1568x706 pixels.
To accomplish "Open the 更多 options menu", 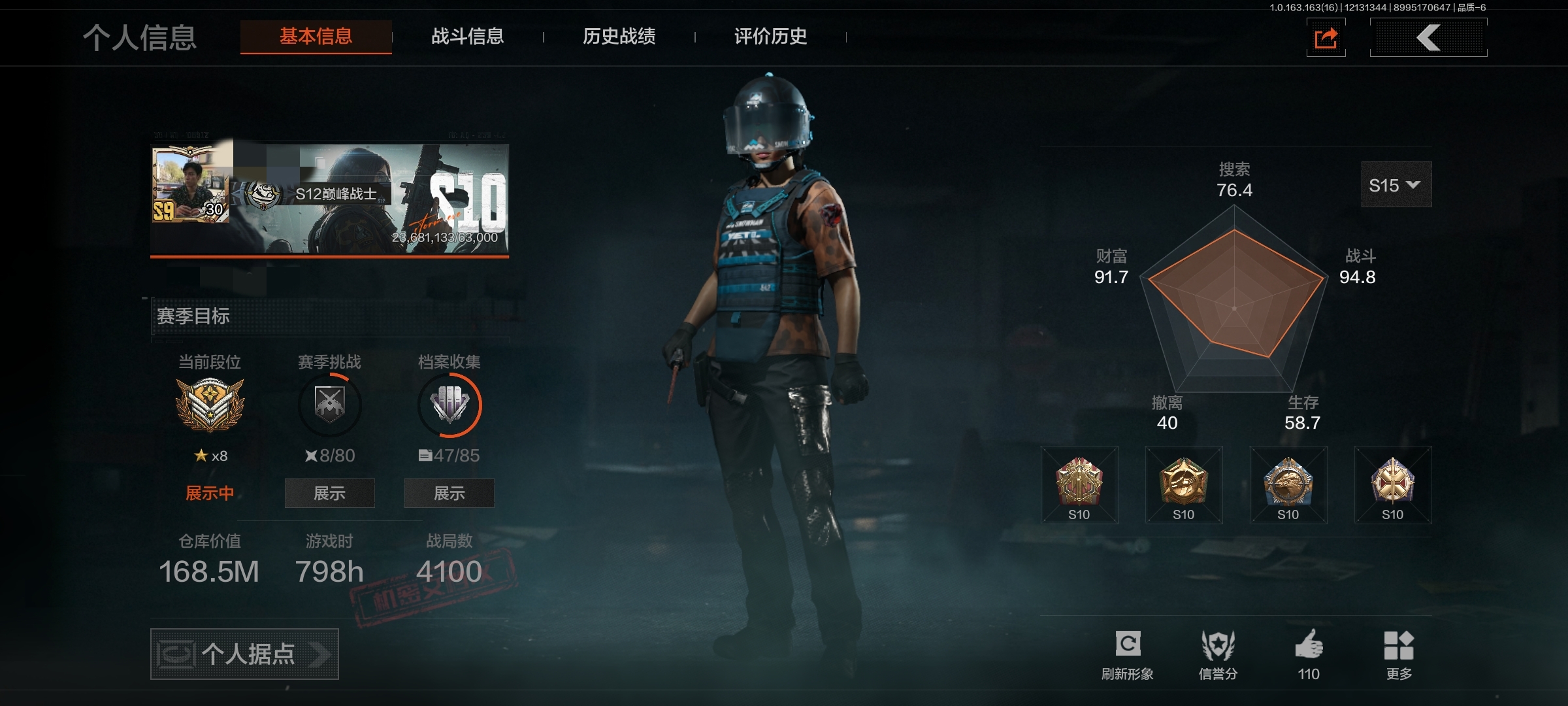I will (x=1399, y=654).
